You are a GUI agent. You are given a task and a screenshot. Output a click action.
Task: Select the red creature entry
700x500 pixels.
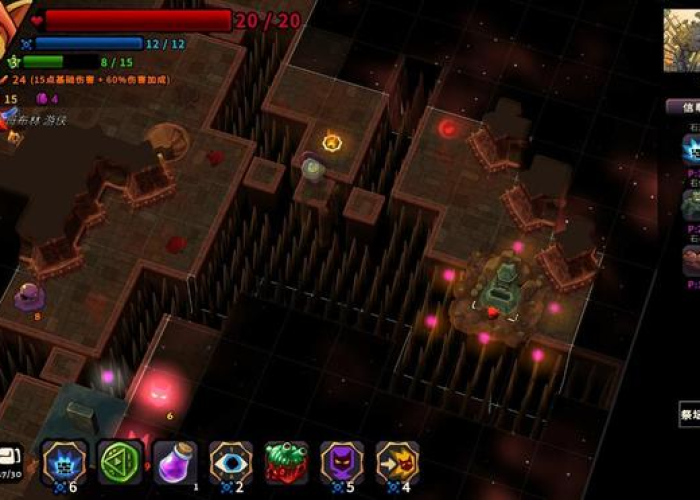click(x=691, y=260)
